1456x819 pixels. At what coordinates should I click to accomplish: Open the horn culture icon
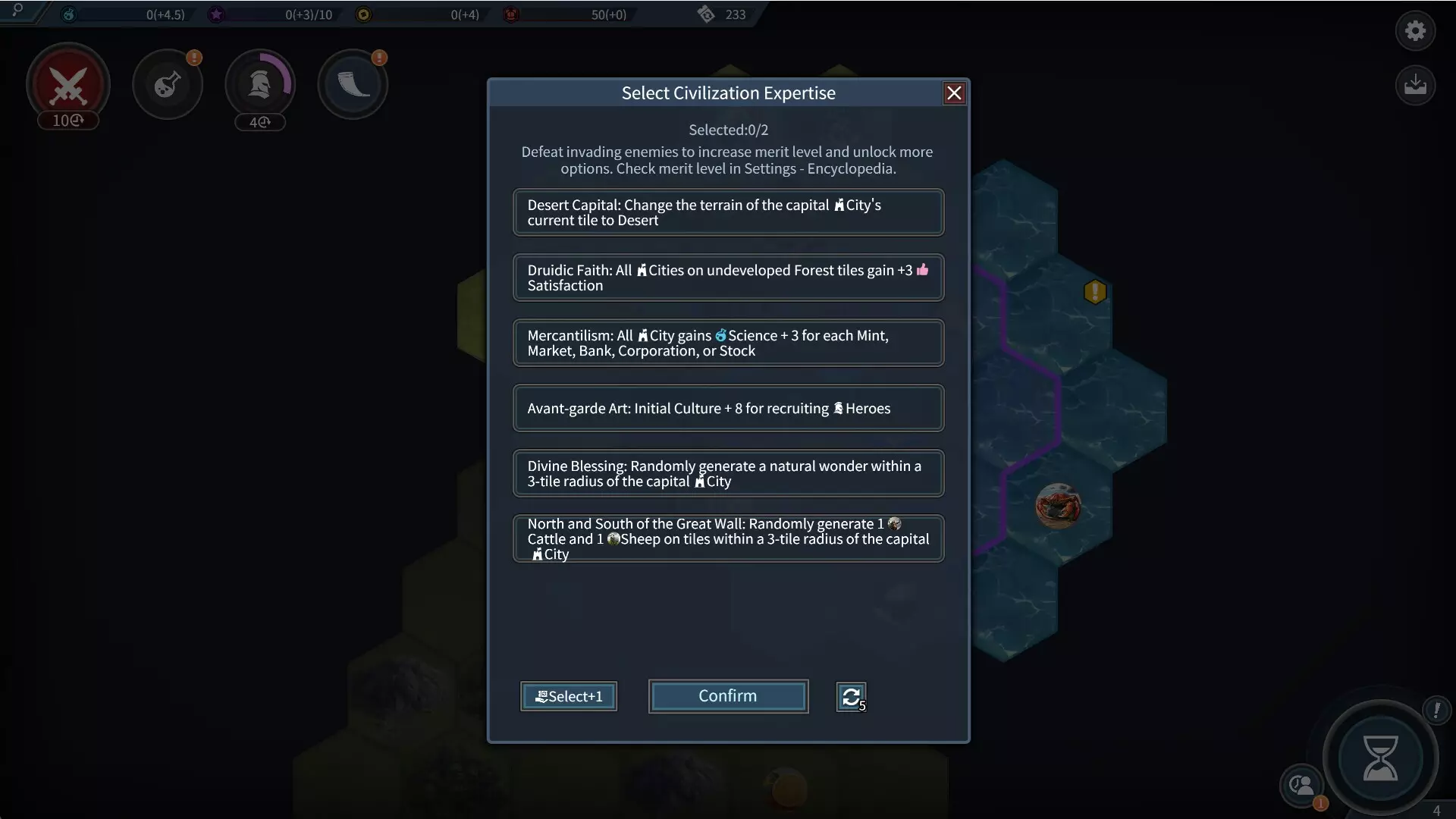pos(353,84)
